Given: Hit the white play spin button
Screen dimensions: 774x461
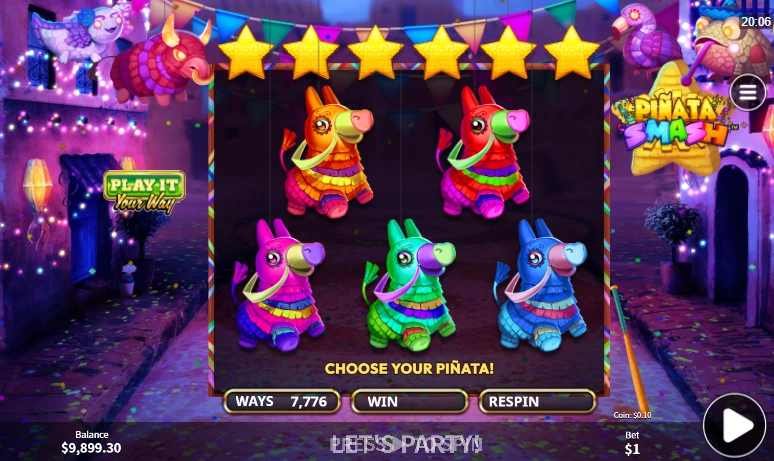Looking at the screenshot, I should [x=734, y=426].
